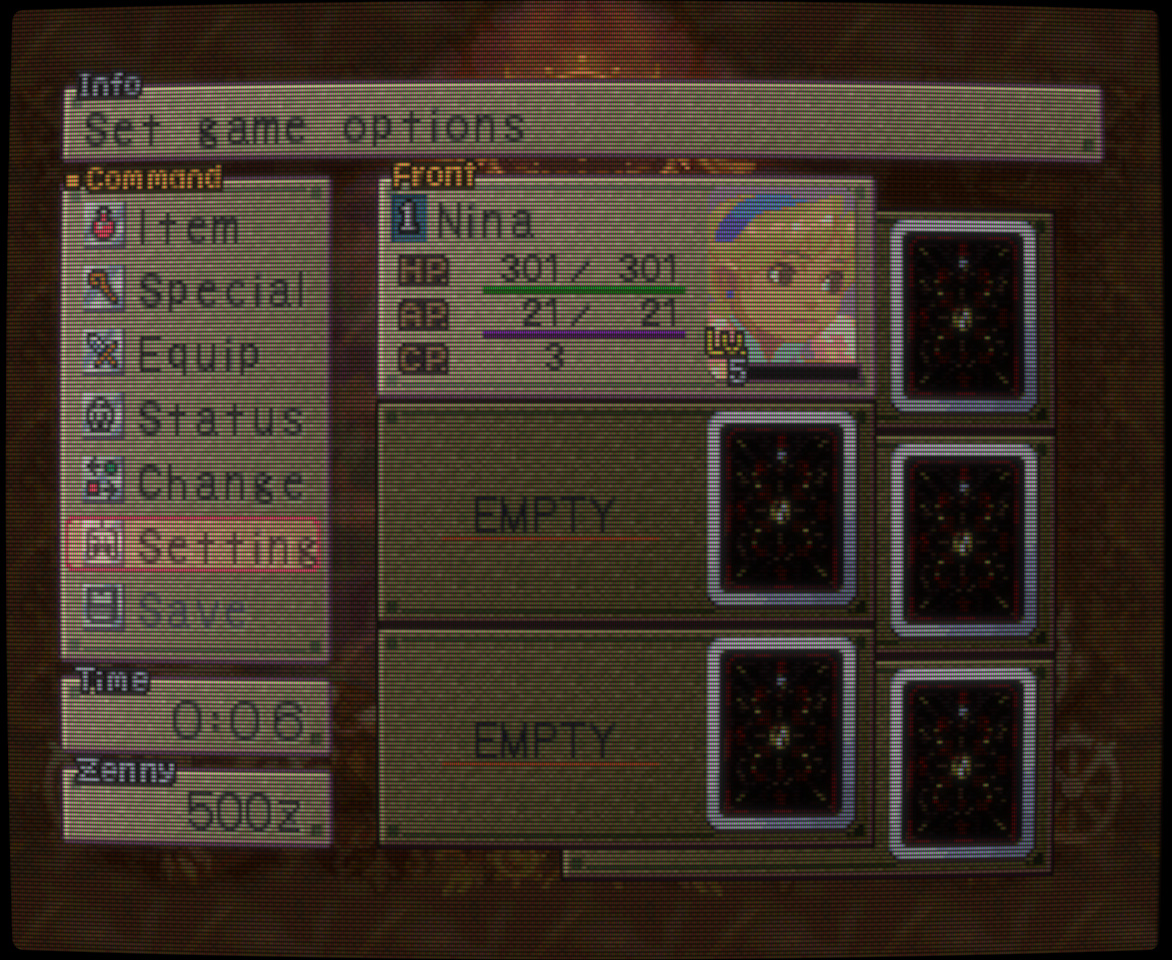The image size is (1172, 960).
Task: View the Status screen
Action: pos(195,419)
